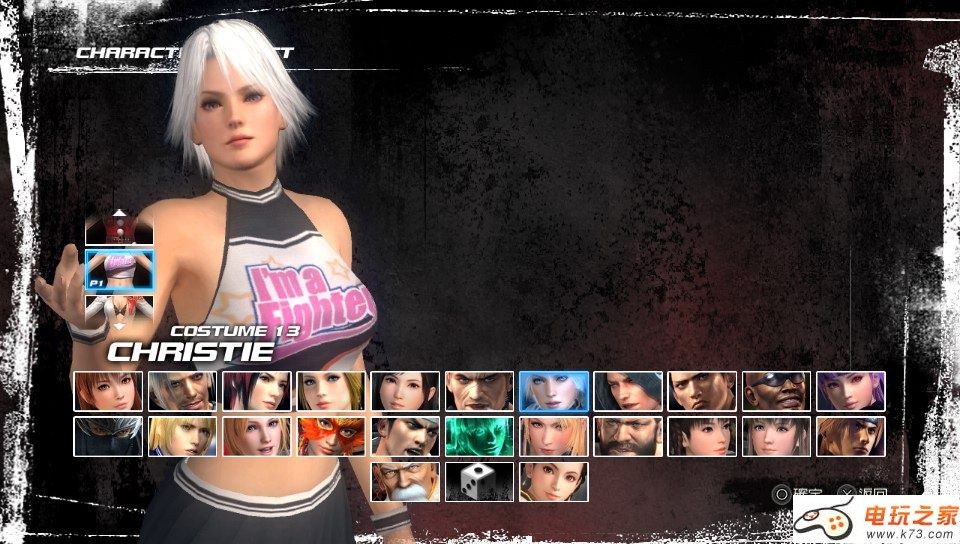Select the man wearing sunglasses
Viewport: 960px width, 544px height.
[776, 391]
